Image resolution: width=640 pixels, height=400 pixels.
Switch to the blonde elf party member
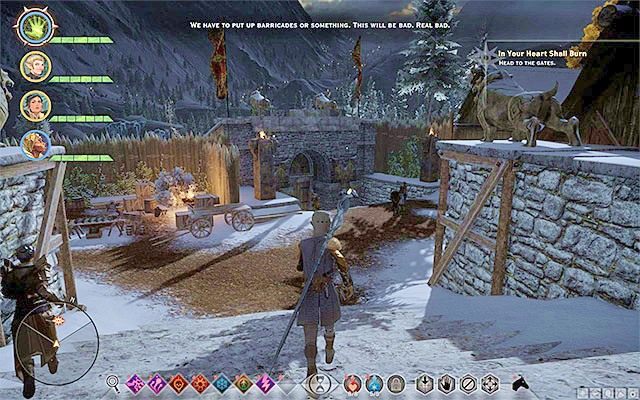pyautogui.click(x=34, y=66)
